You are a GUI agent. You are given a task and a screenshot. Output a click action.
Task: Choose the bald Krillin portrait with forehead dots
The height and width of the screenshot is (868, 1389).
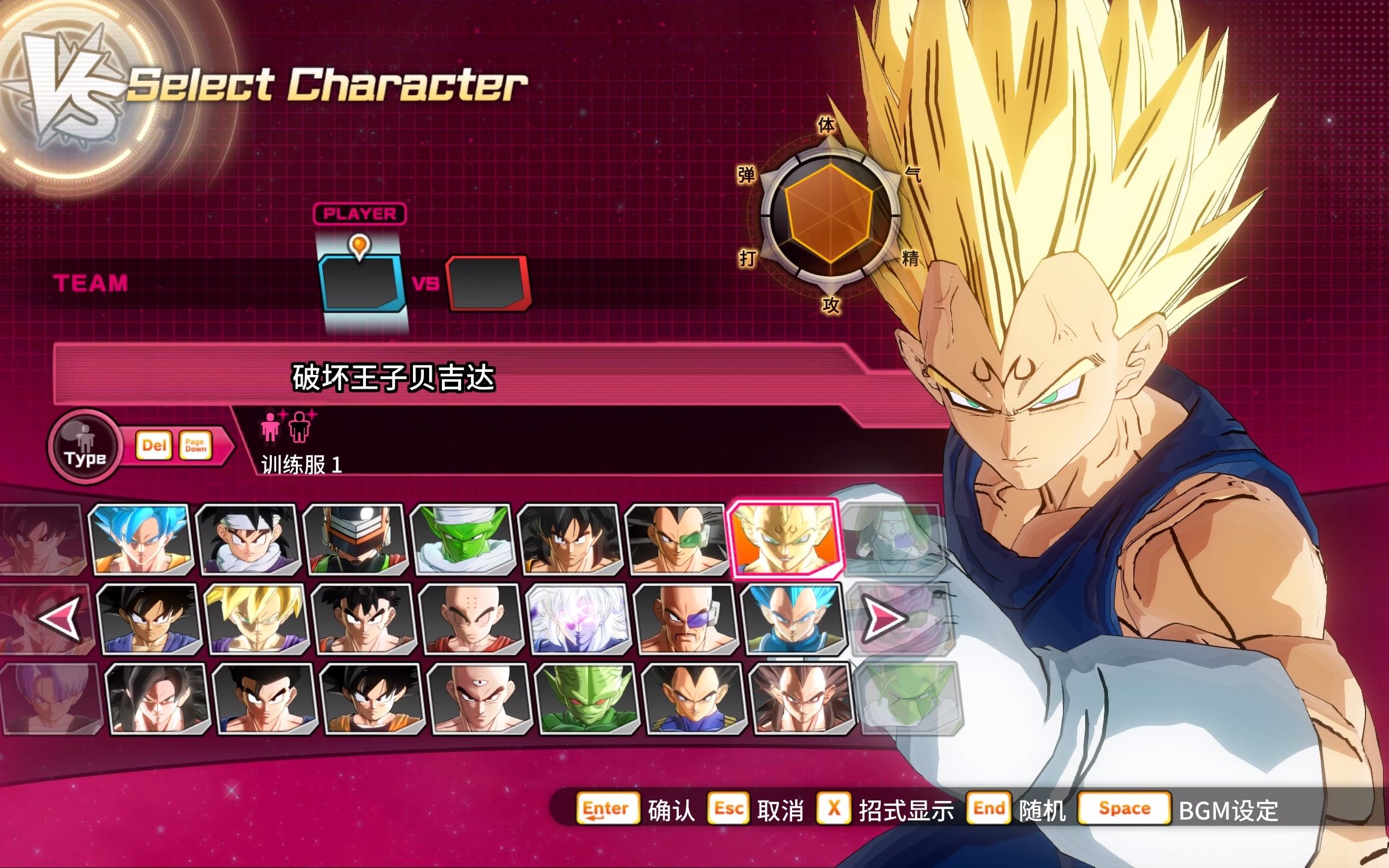pyautogui.click(x=472, y=619)
